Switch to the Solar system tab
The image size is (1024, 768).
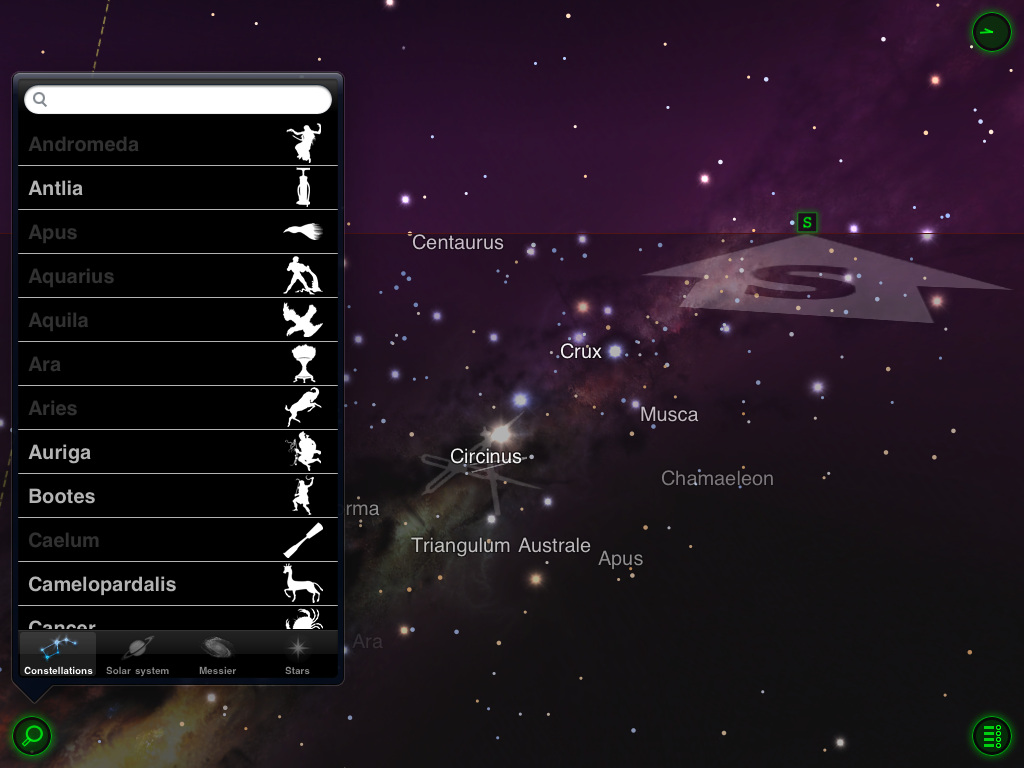tap(138, 655)
